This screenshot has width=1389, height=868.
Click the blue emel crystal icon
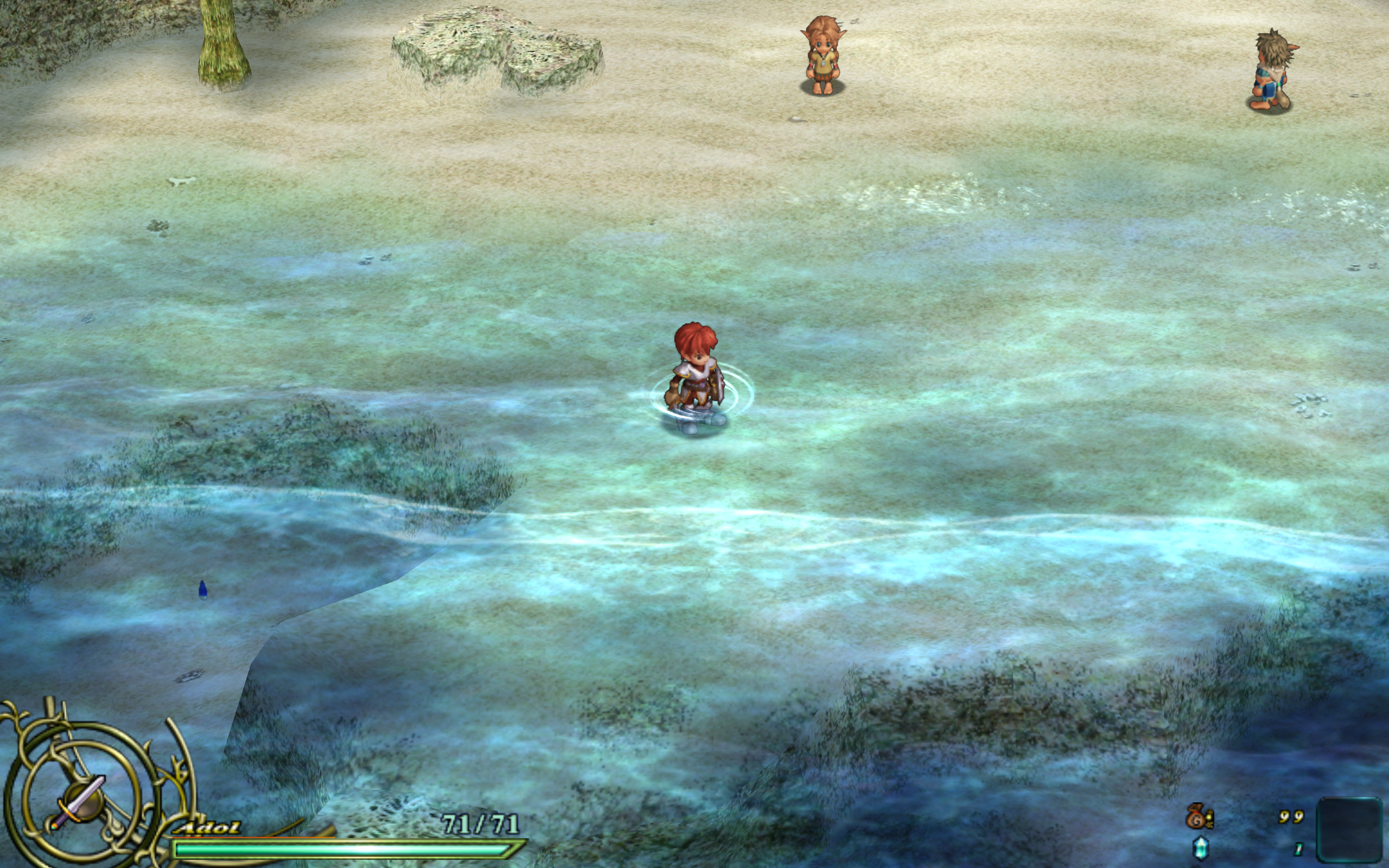(1199, 848)
